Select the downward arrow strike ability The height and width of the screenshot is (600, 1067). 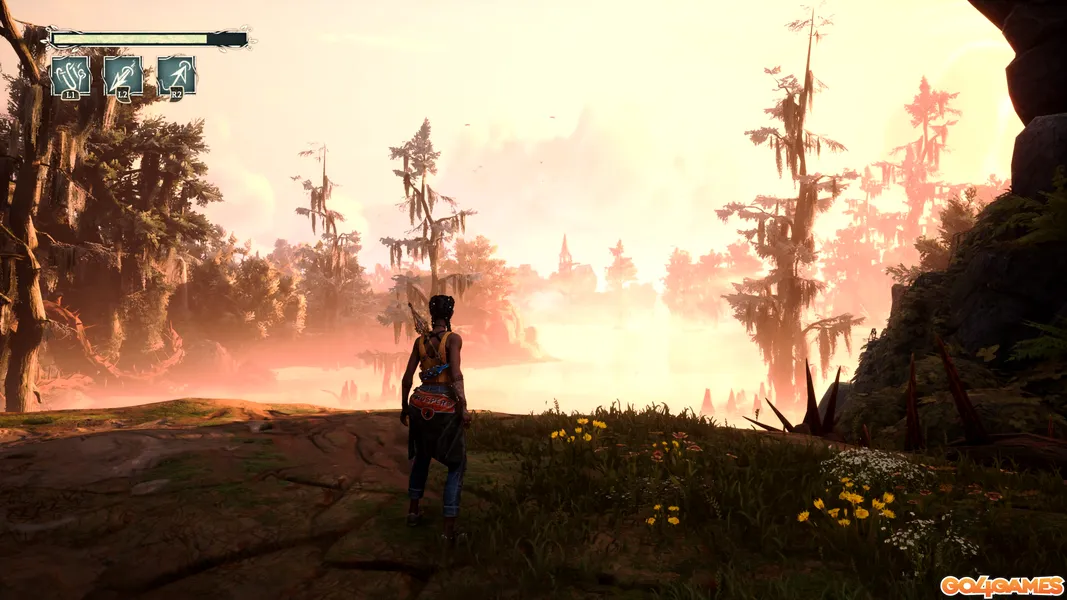click(x=123, y=75)
